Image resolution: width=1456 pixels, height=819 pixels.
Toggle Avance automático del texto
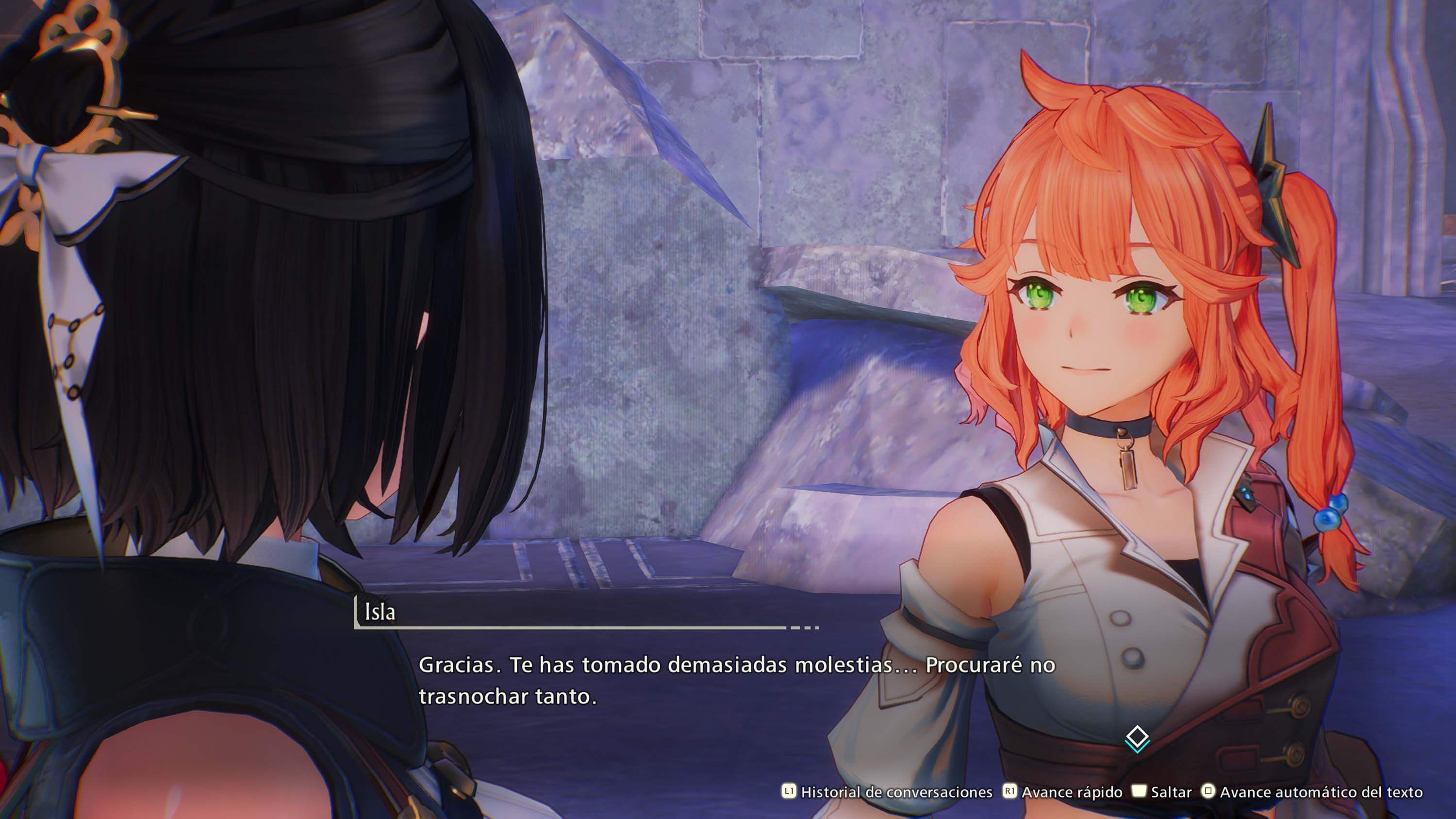tap(1312, 792)
